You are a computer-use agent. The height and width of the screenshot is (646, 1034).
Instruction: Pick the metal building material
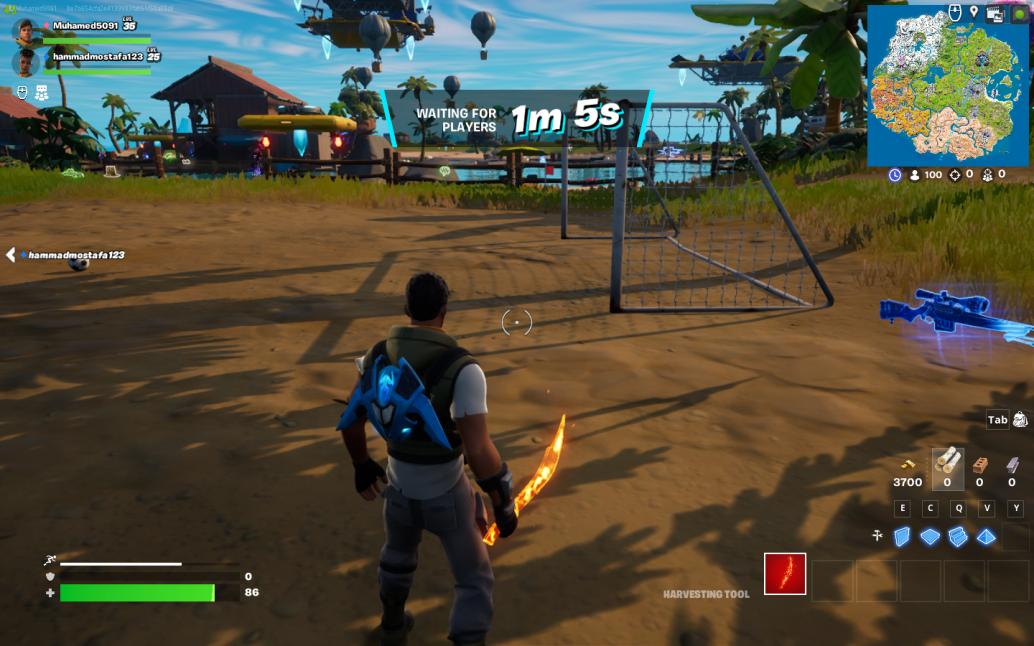1012,464
